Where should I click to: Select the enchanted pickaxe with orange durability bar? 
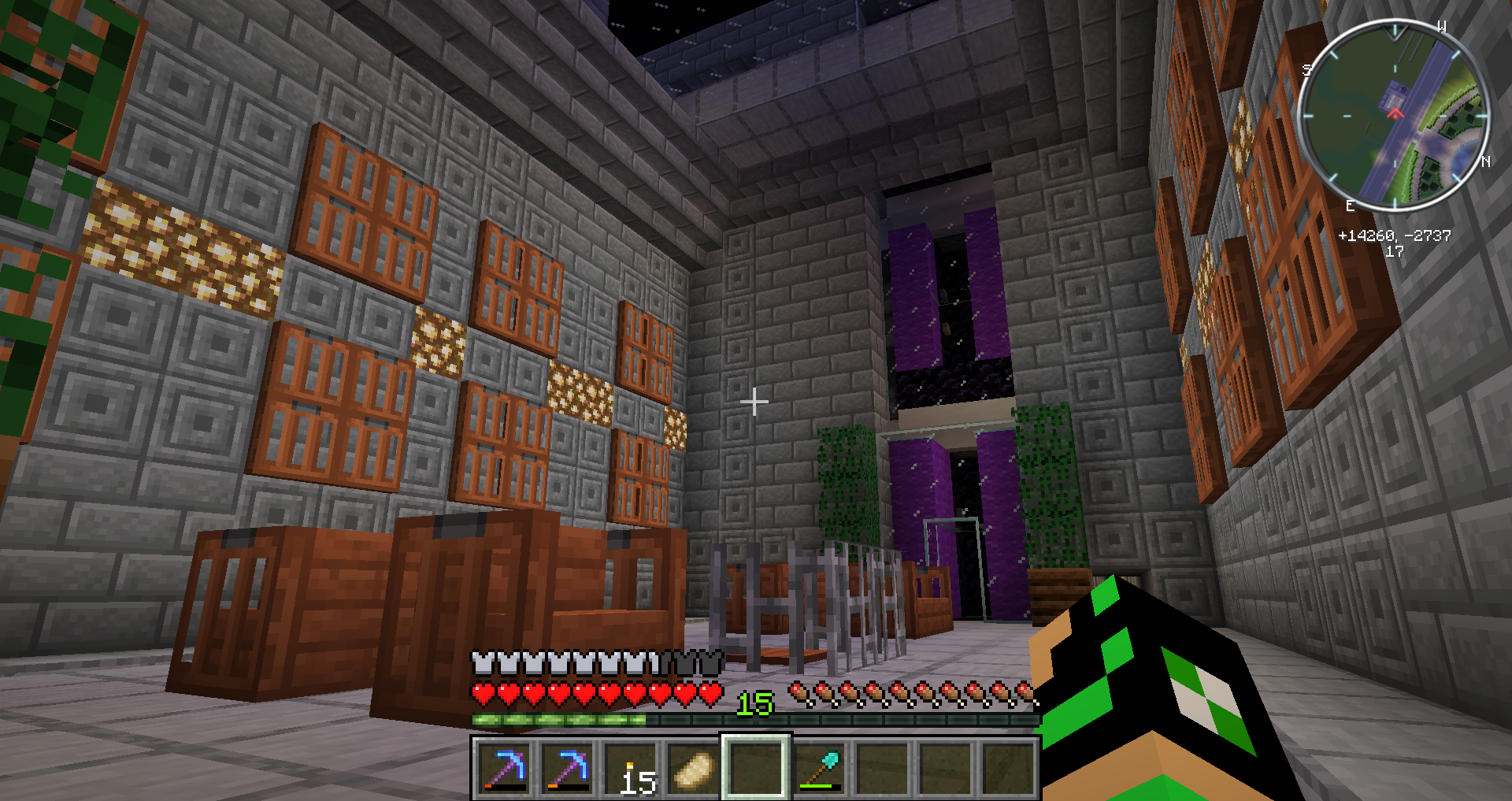click(567, 768)
